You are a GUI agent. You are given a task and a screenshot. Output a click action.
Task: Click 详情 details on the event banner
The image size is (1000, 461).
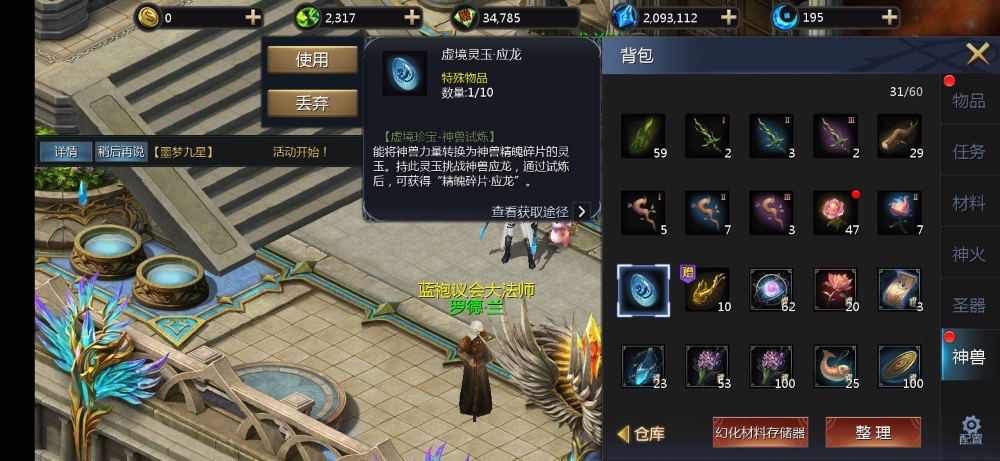[66, 152]
